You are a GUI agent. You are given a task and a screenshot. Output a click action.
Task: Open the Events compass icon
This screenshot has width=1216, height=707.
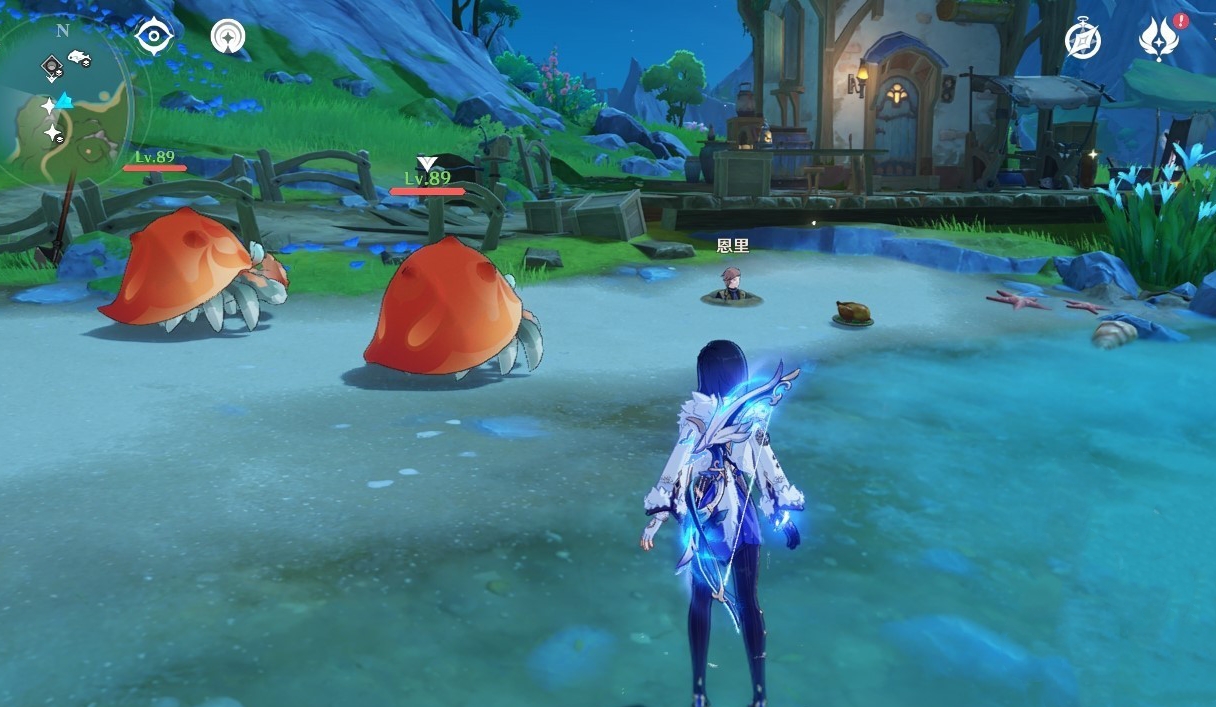click(1082, 40)
